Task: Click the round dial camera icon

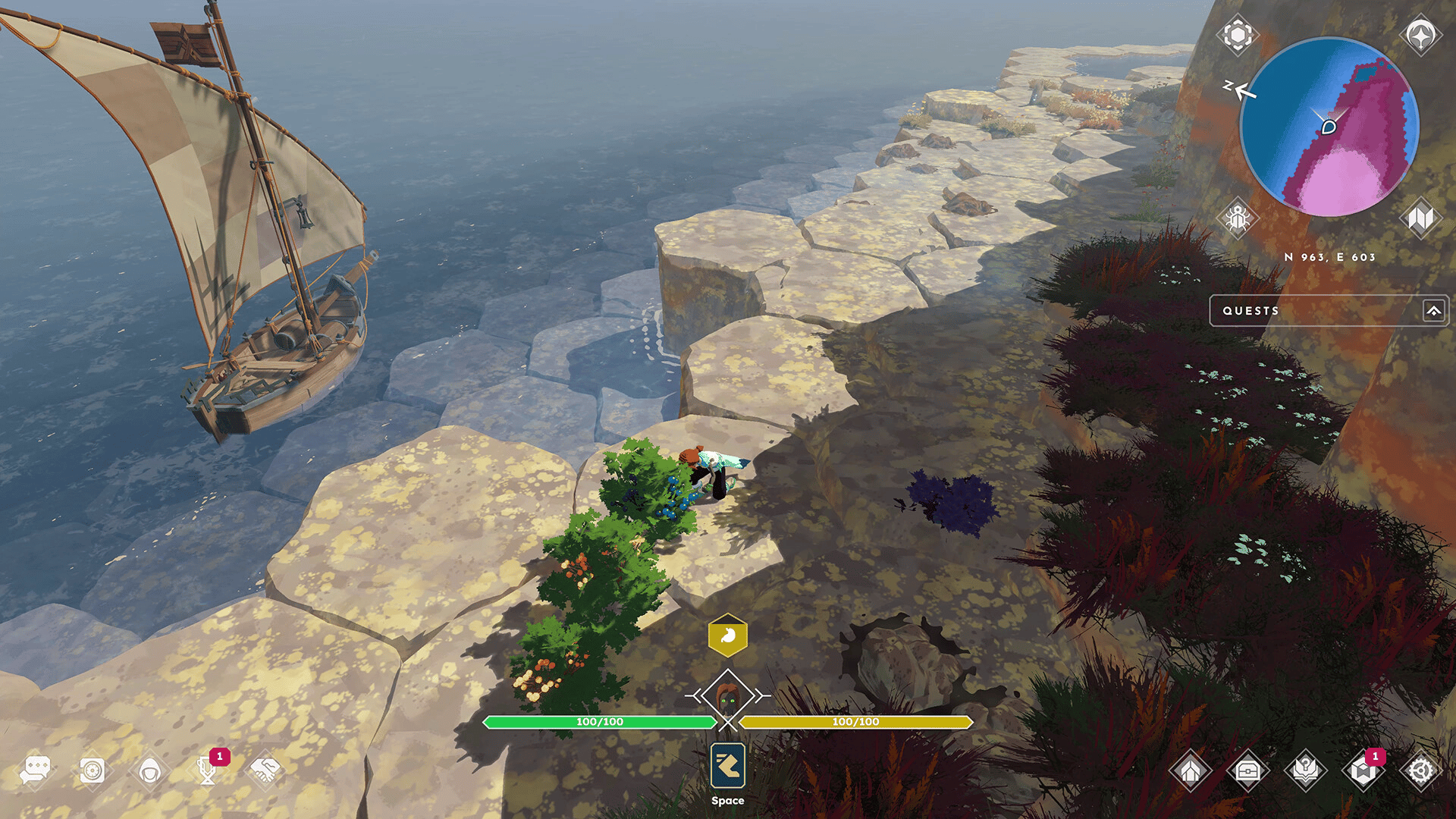Action: point(93,770)
